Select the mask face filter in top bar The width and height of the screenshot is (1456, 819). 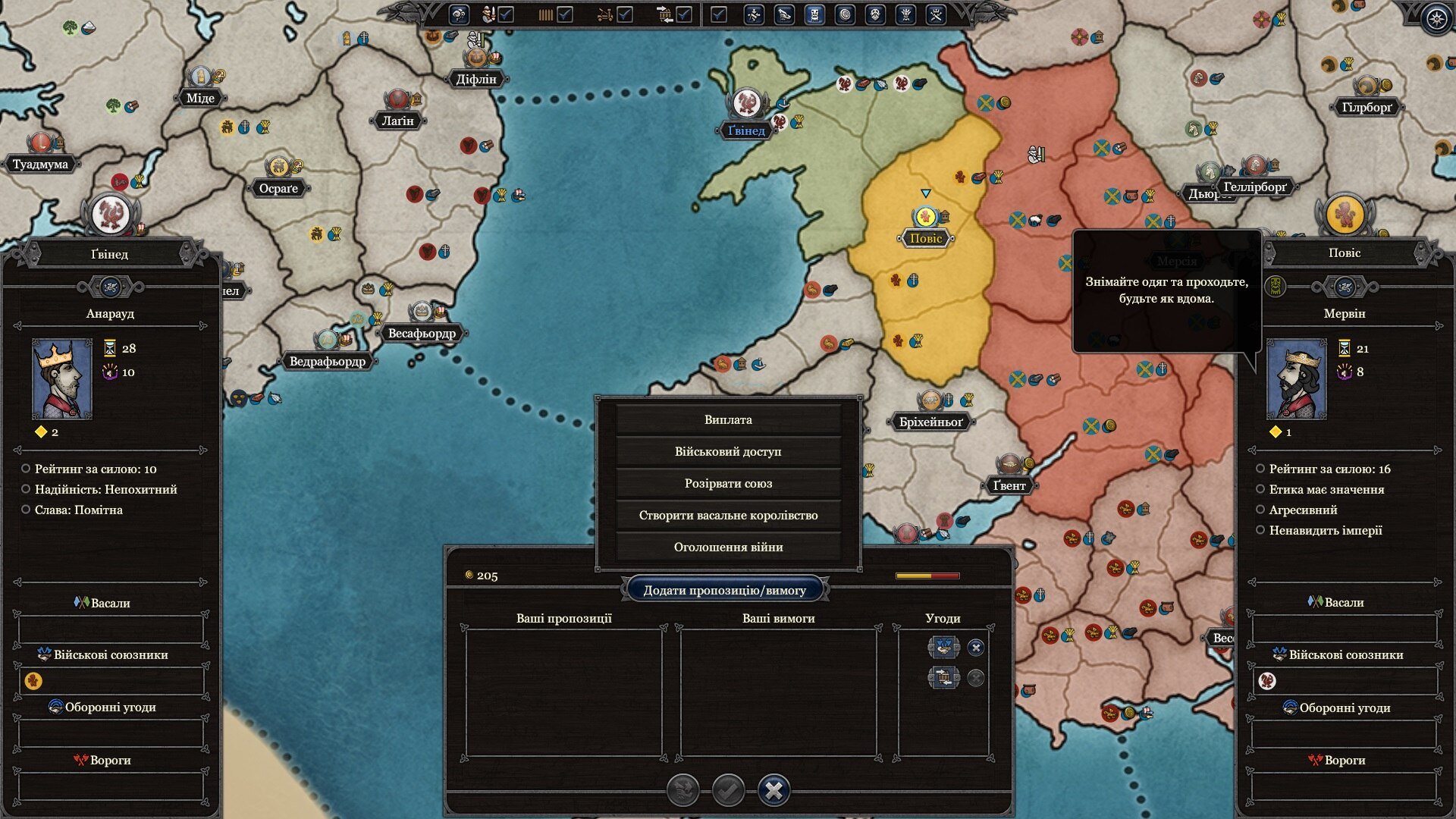tap(875, 14)
